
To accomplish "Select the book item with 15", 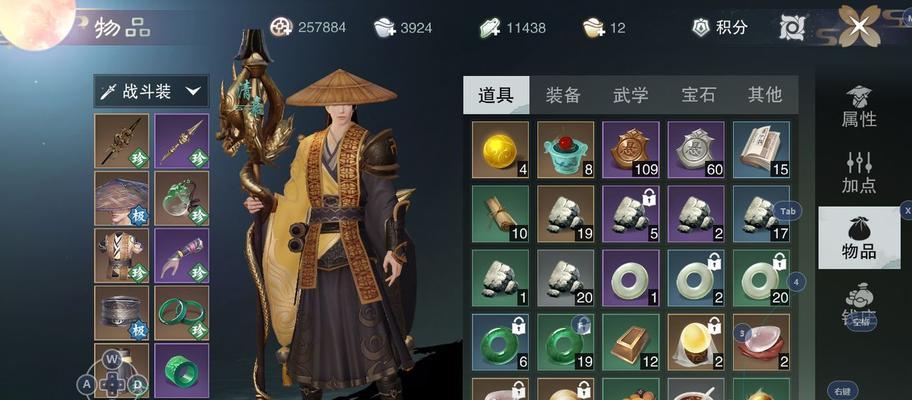I will pyautogui.click(x=761, y=150).
